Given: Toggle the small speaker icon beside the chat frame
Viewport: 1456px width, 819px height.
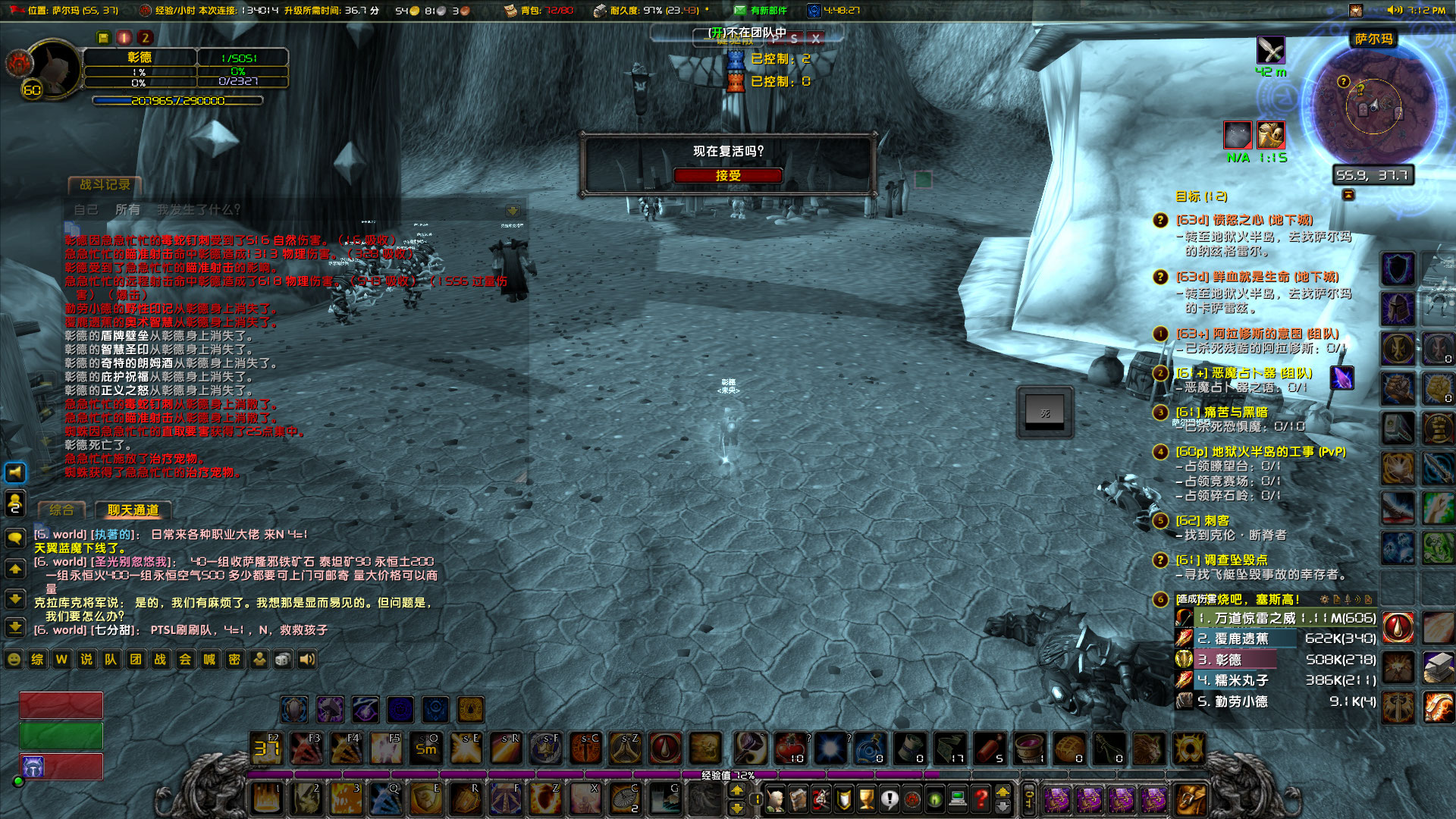Looking at the screenshot, I should (14, 472).
